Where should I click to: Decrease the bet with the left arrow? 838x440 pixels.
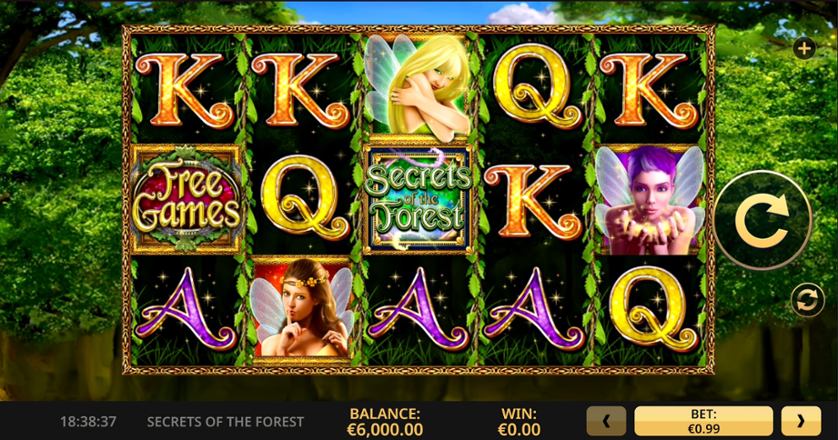pyautogui.click(x=608, y=420)
